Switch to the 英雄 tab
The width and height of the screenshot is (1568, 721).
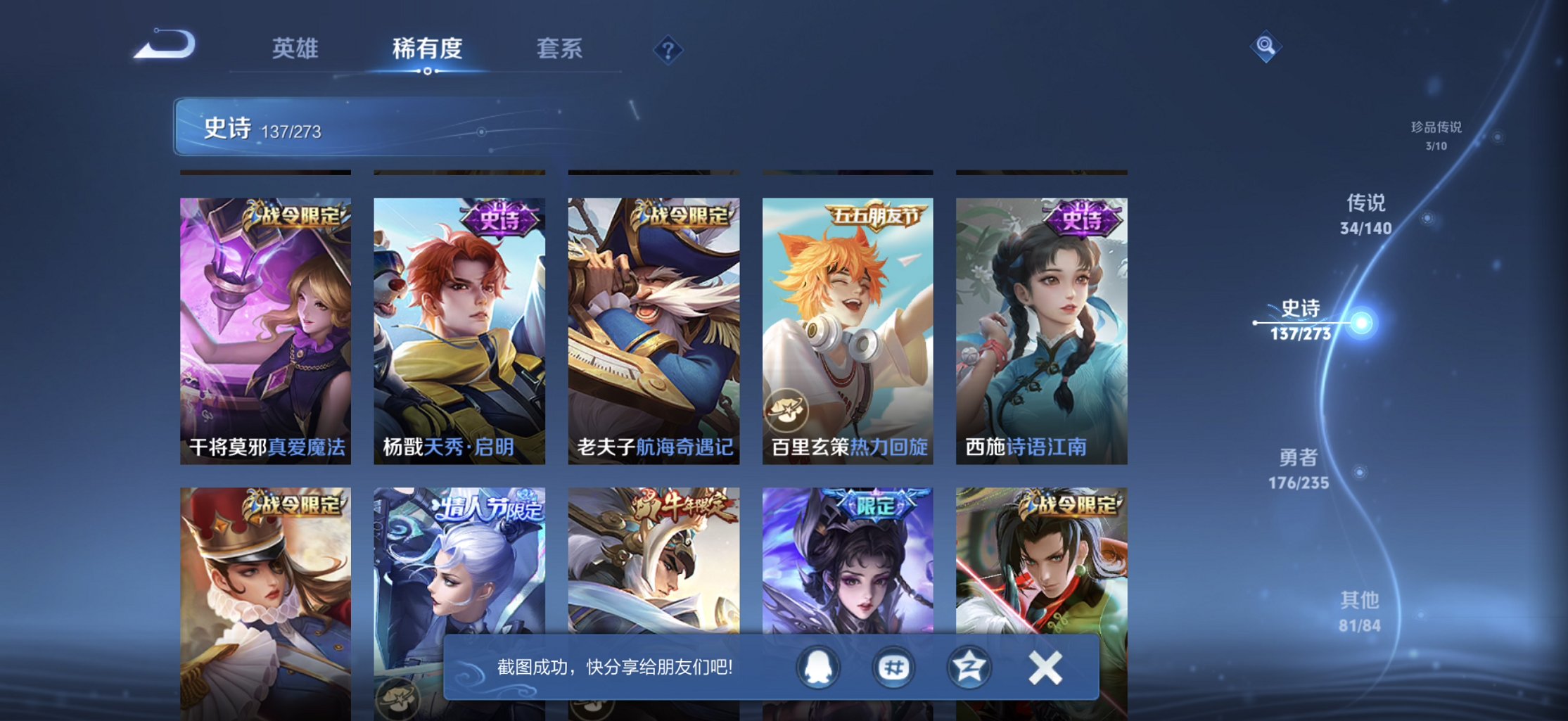(295, 49)
